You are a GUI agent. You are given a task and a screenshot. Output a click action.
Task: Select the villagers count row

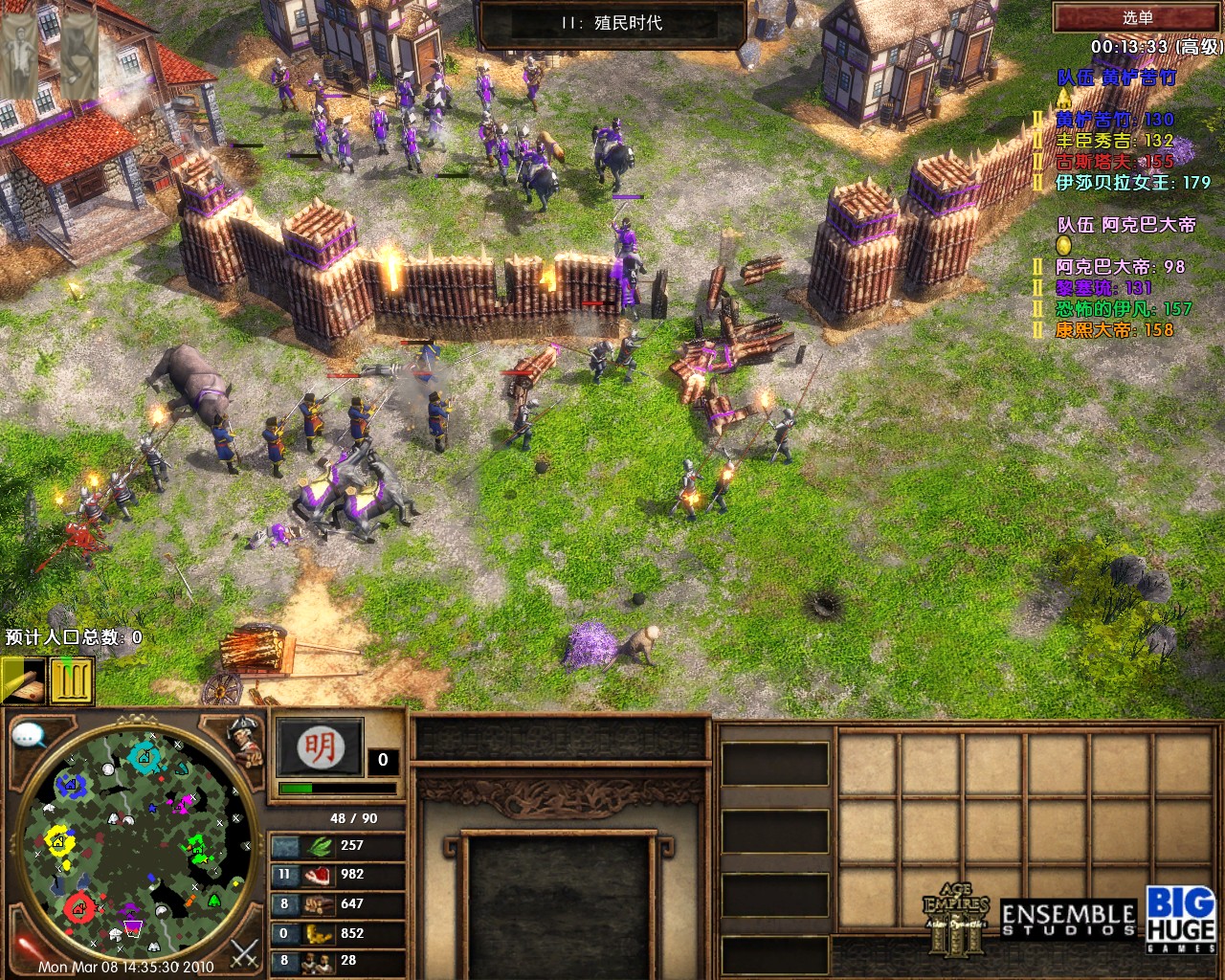pyautogui.click(x=335, y=961)
